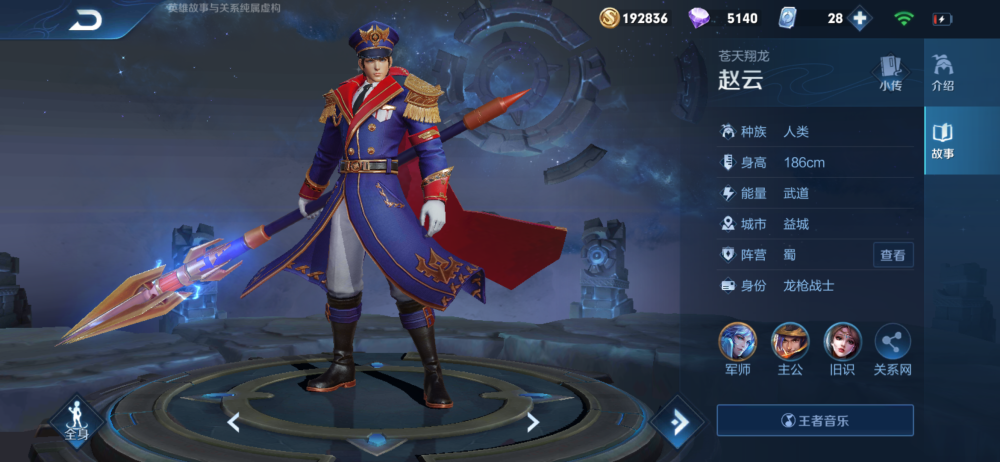Show the next hero with right arrow
Screen dimensions: 1000x462
click(533, 422)
